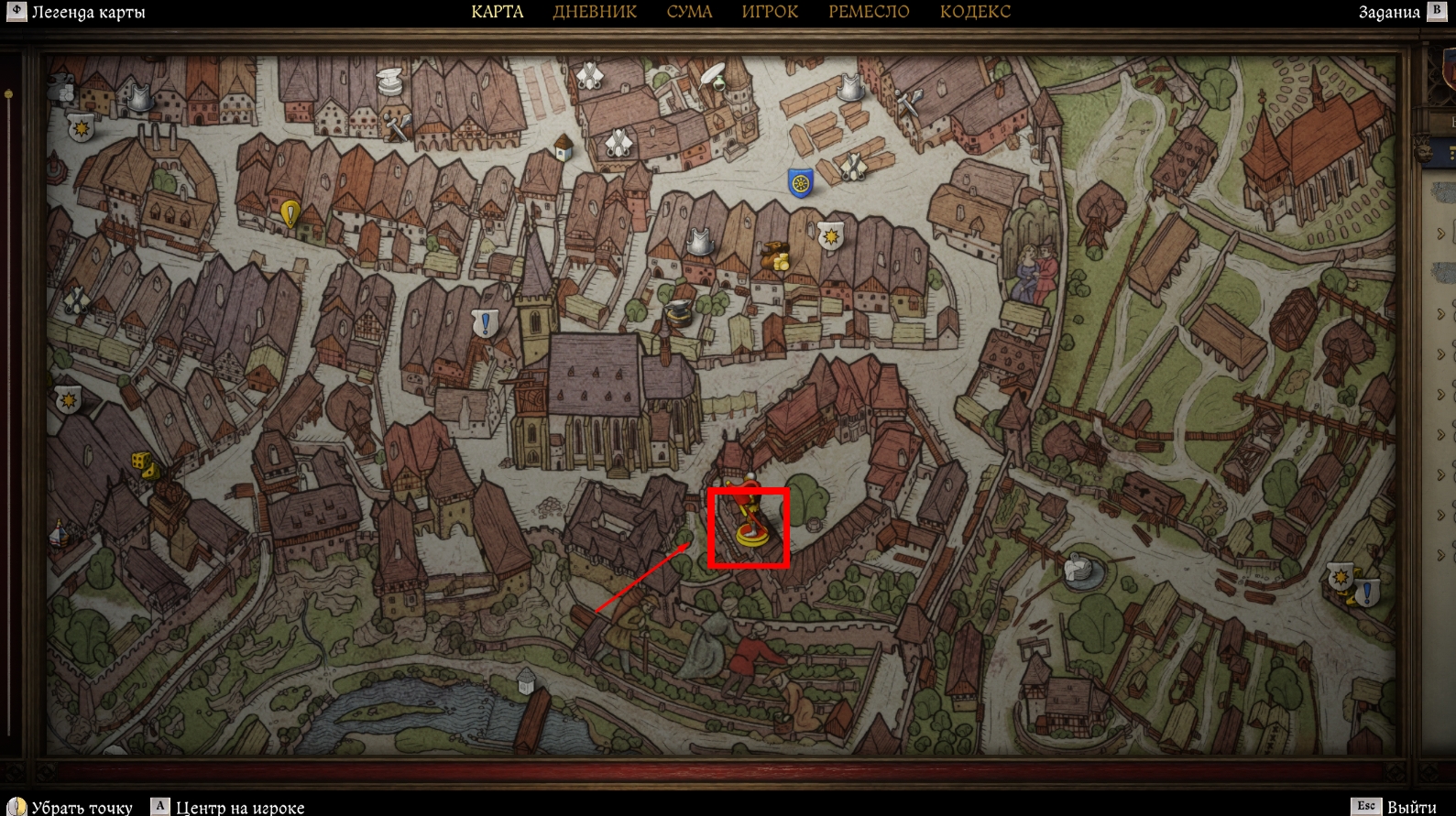The image size is (1456, 816).
Task: Select the yellow exclamation quest marker
Action: 290,214
